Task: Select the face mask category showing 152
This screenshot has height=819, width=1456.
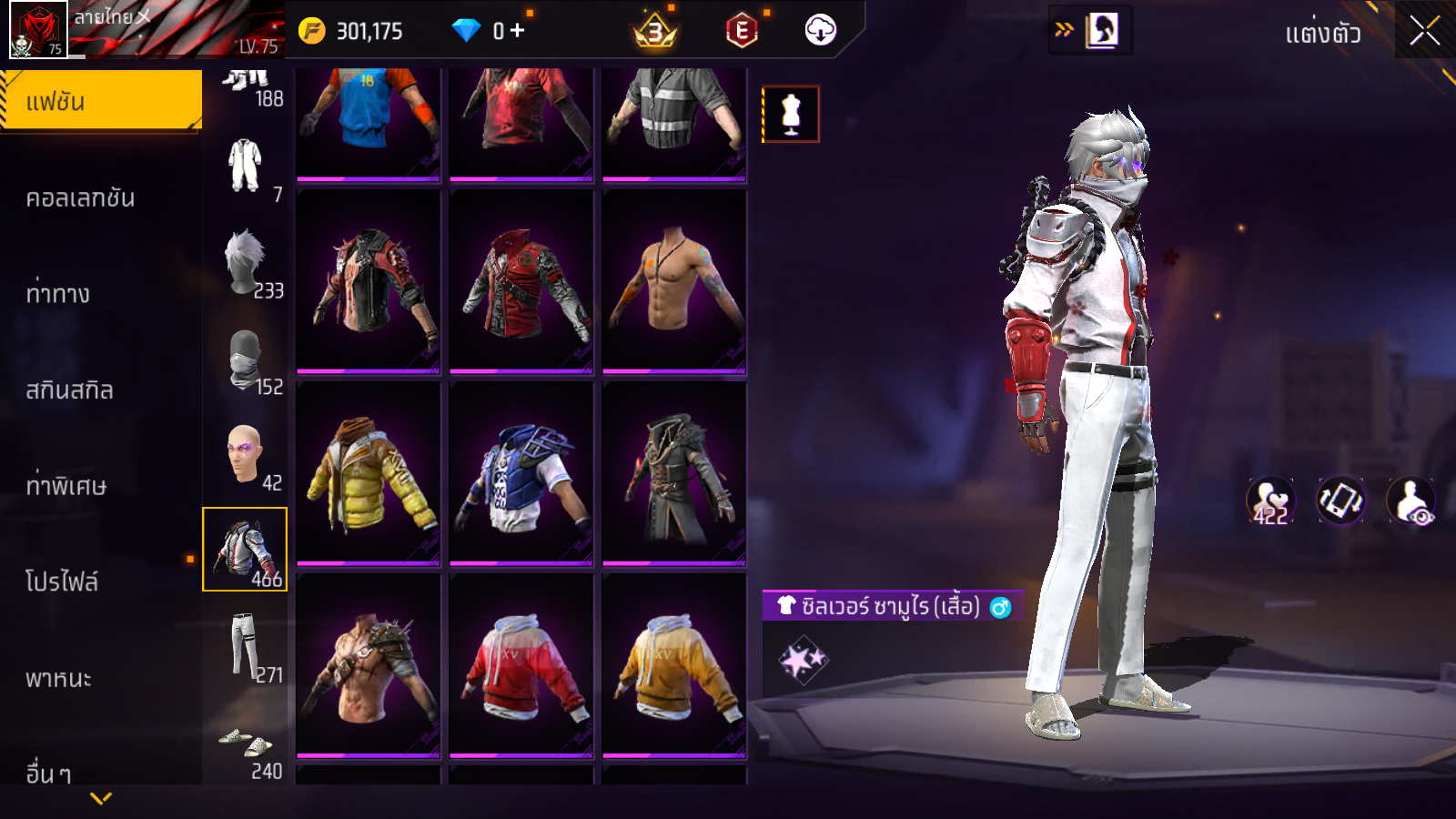Action: (246, 360)
